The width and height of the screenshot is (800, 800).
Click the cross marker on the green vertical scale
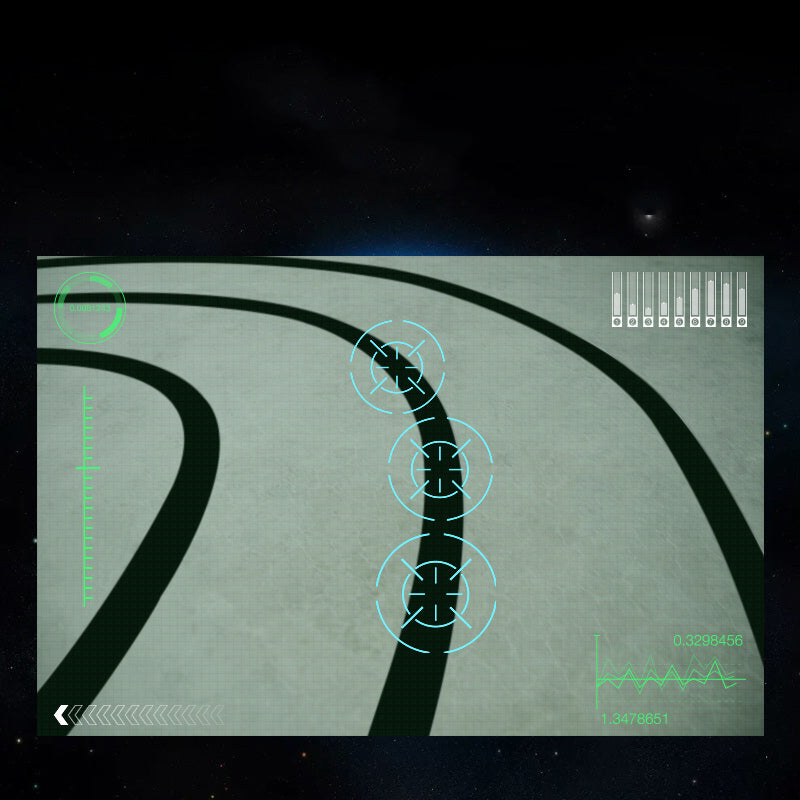pos(86,467)
